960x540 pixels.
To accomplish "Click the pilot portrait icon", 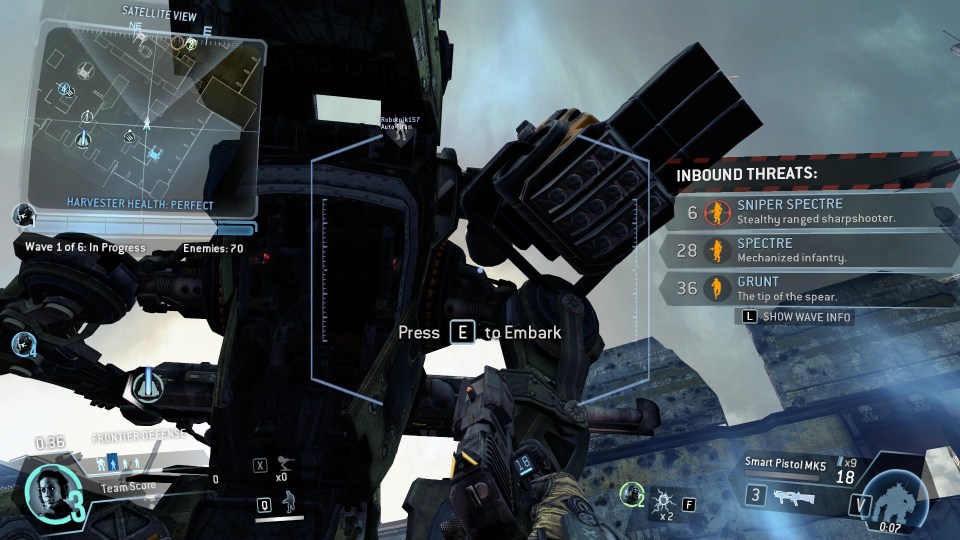I will coord(47,488).
